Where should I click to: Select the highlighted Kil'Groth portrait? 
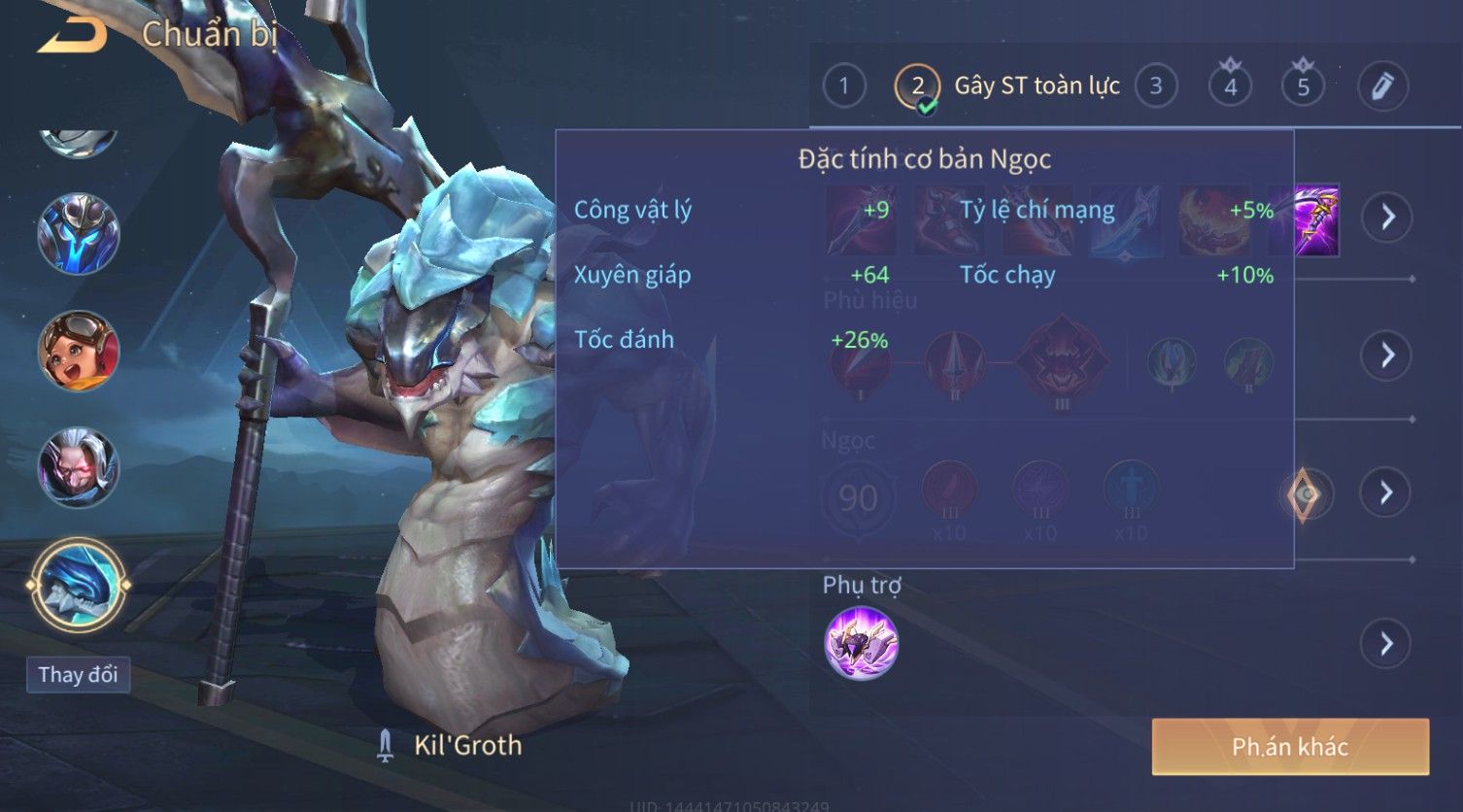(78, 585)
